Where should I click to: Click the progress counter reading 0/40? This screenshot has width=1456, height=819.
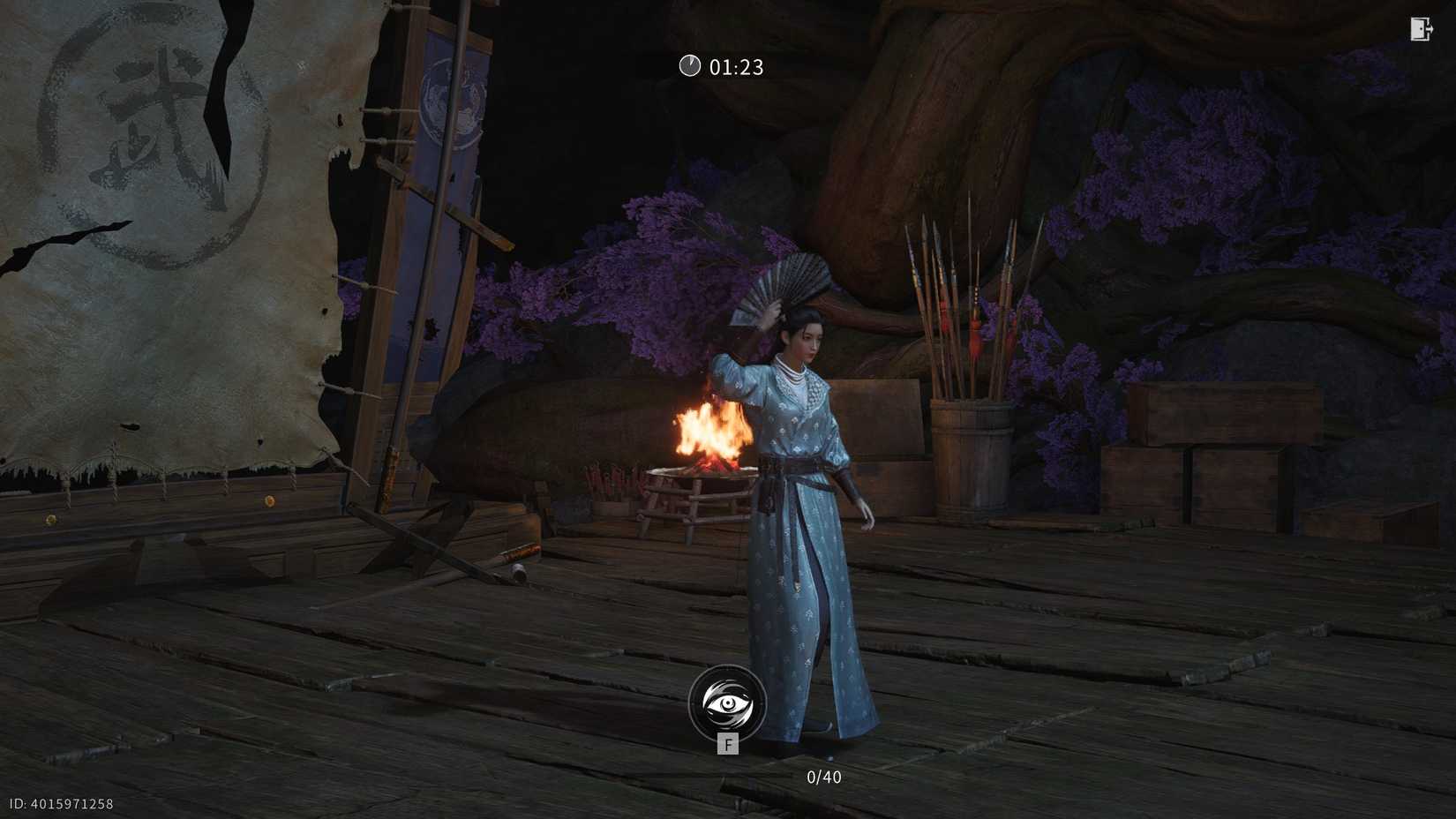[x=824, y=777]
